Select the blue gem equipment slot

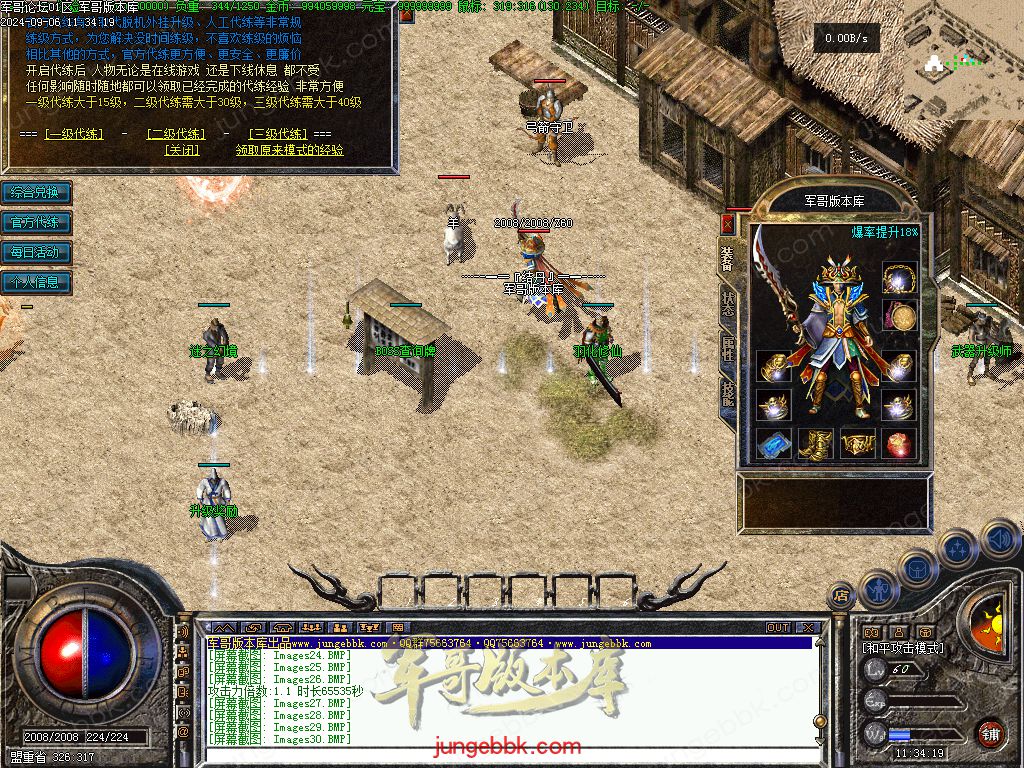tap(772, 443)
